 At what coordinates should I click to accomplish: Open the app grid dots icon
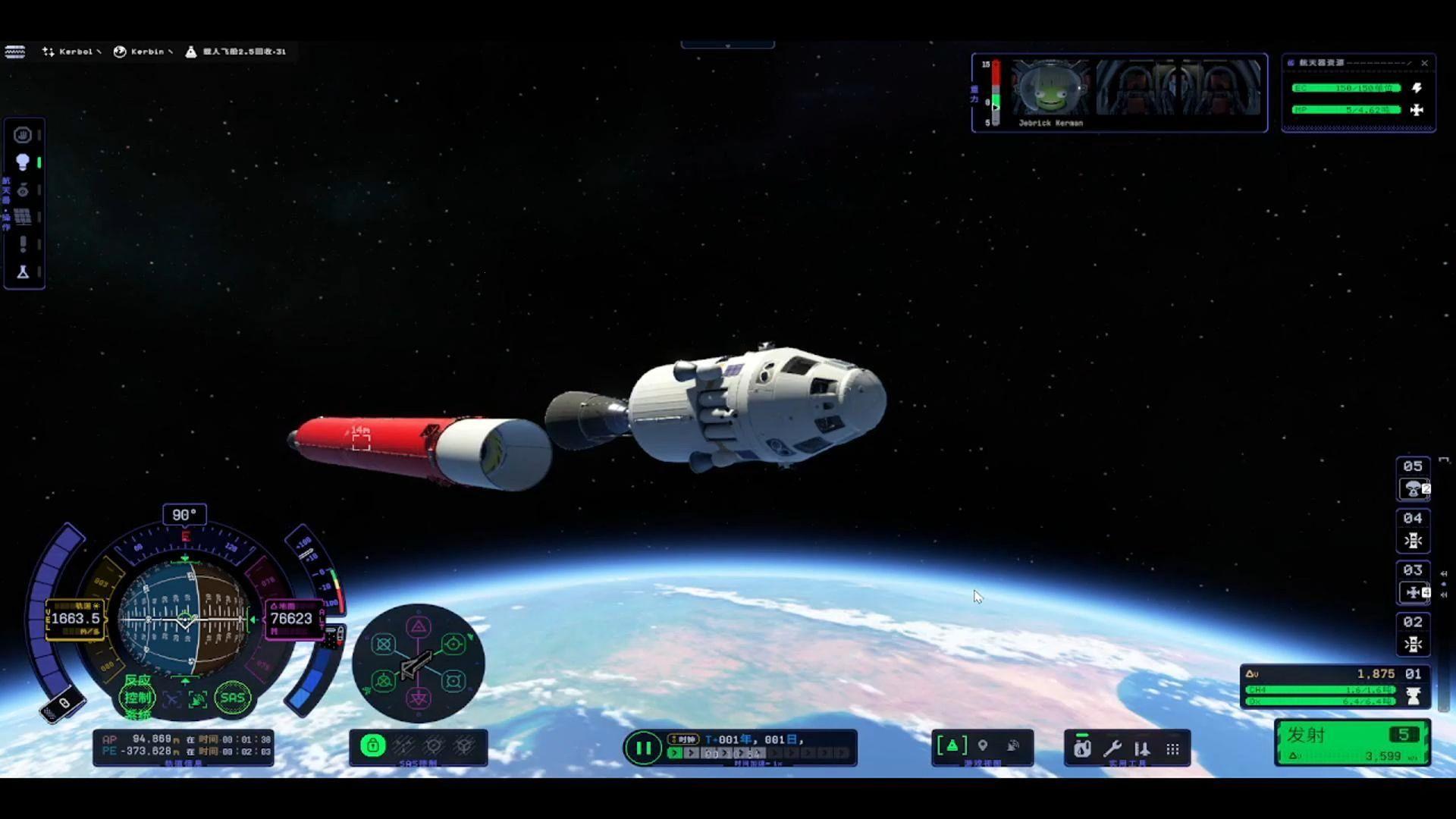1172,749
